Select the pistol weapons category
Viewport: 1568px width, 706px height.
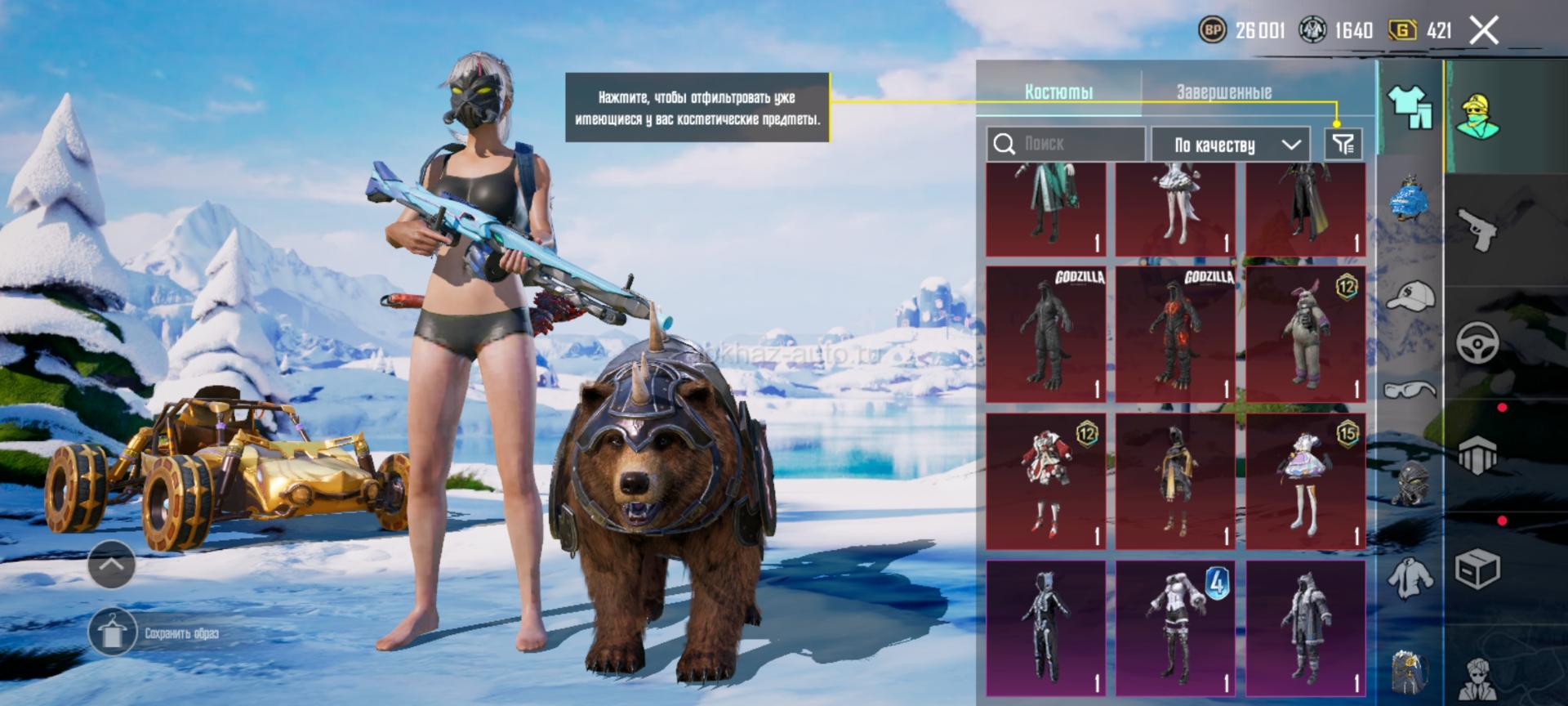[1477, 230]
